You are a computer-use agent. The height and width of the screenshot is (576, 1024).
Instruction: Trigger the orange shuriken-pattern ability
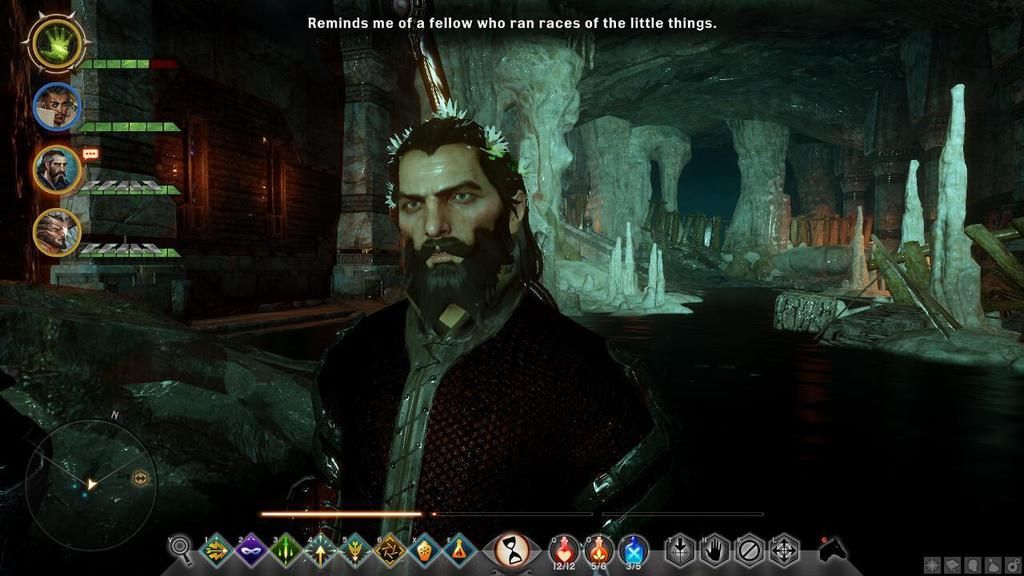coord(389,550)
